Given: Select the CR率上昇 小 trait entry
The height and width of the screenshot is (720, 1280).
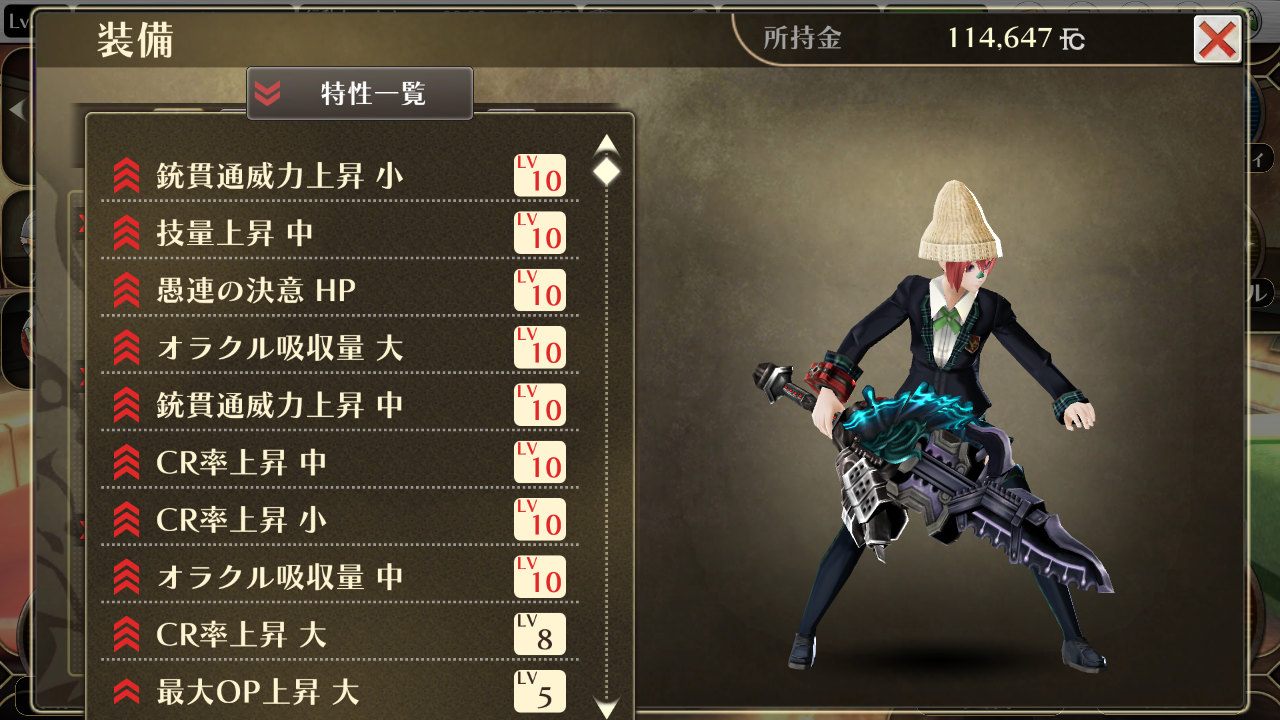Looking at the screenshot, I should 300,520.
